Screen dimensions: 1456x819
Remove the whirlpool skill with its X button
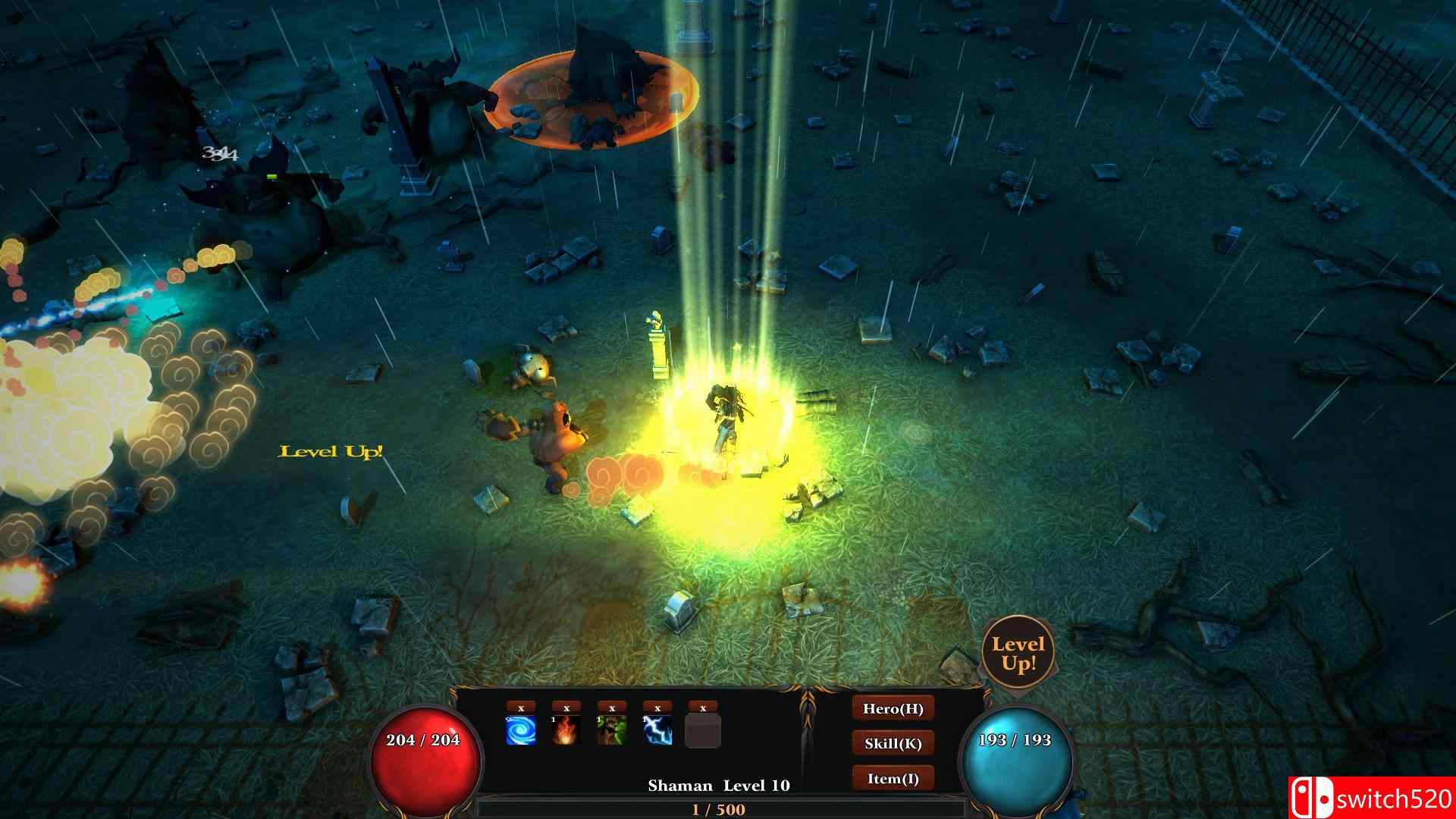point(519,708)
